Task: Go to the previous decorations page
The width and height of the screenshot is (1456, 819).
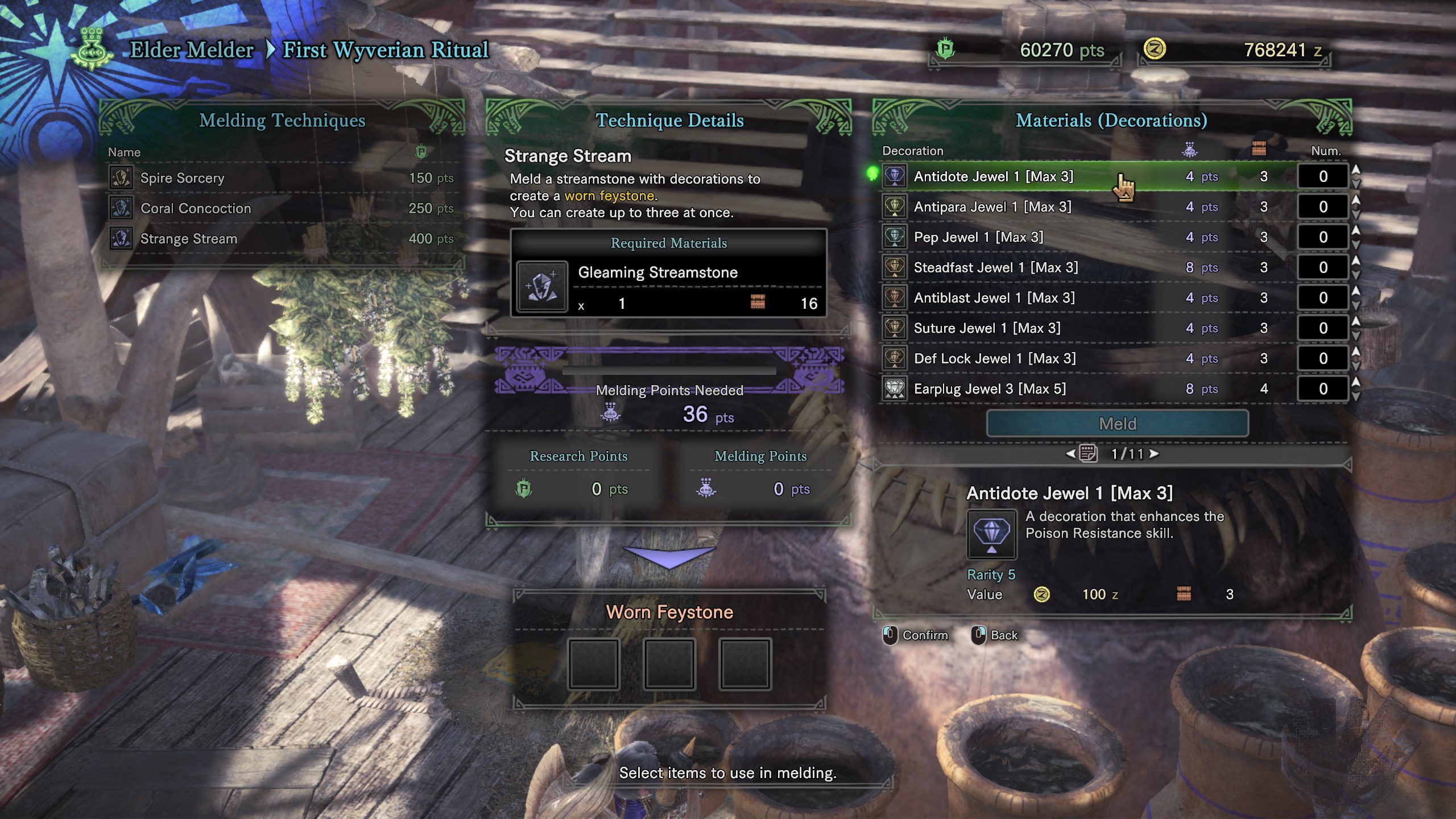Action: pos(1070,454)
